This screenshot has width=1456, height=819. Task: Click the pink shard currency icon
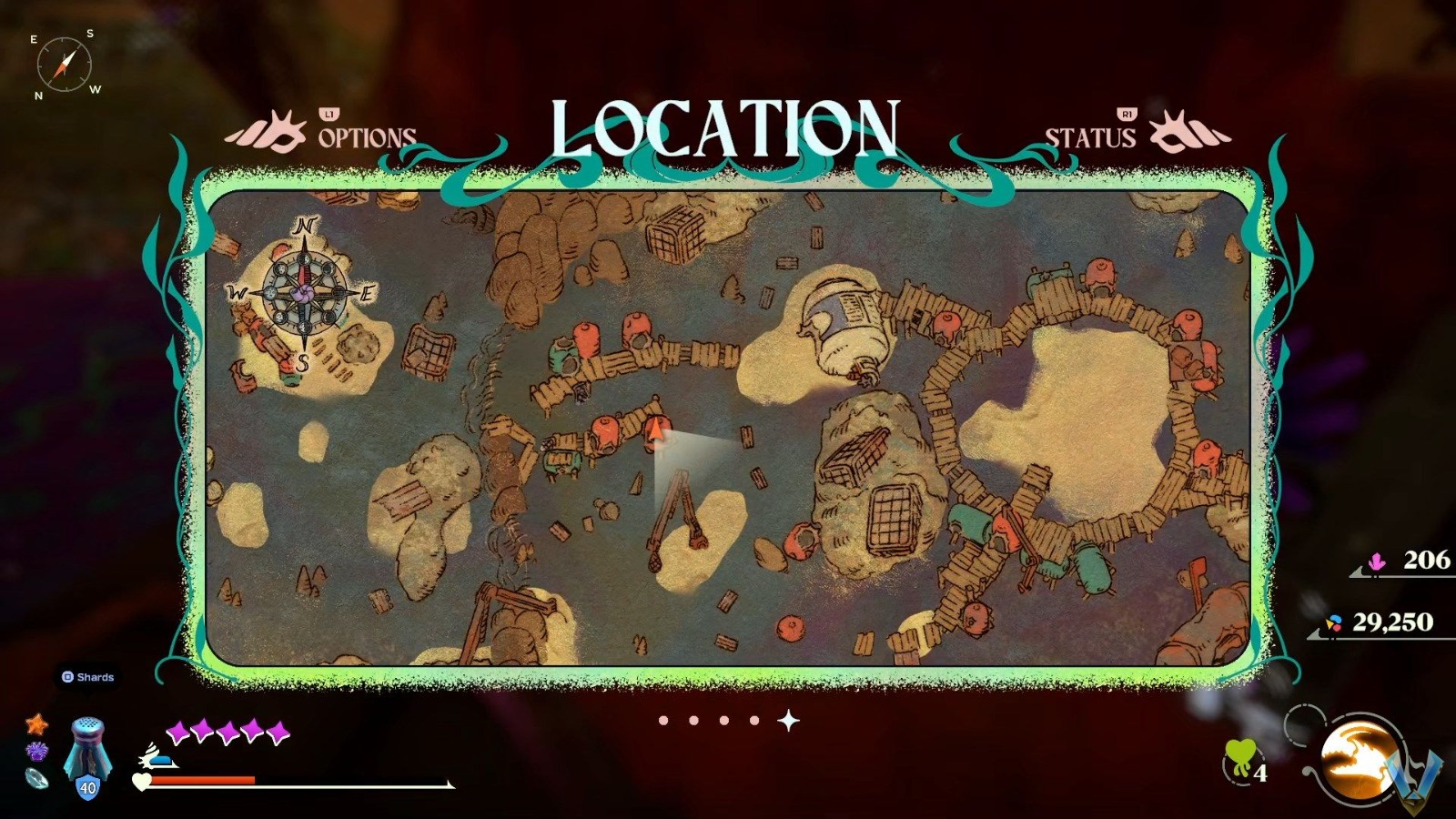pyautogui.click(x=1377, y=563)
